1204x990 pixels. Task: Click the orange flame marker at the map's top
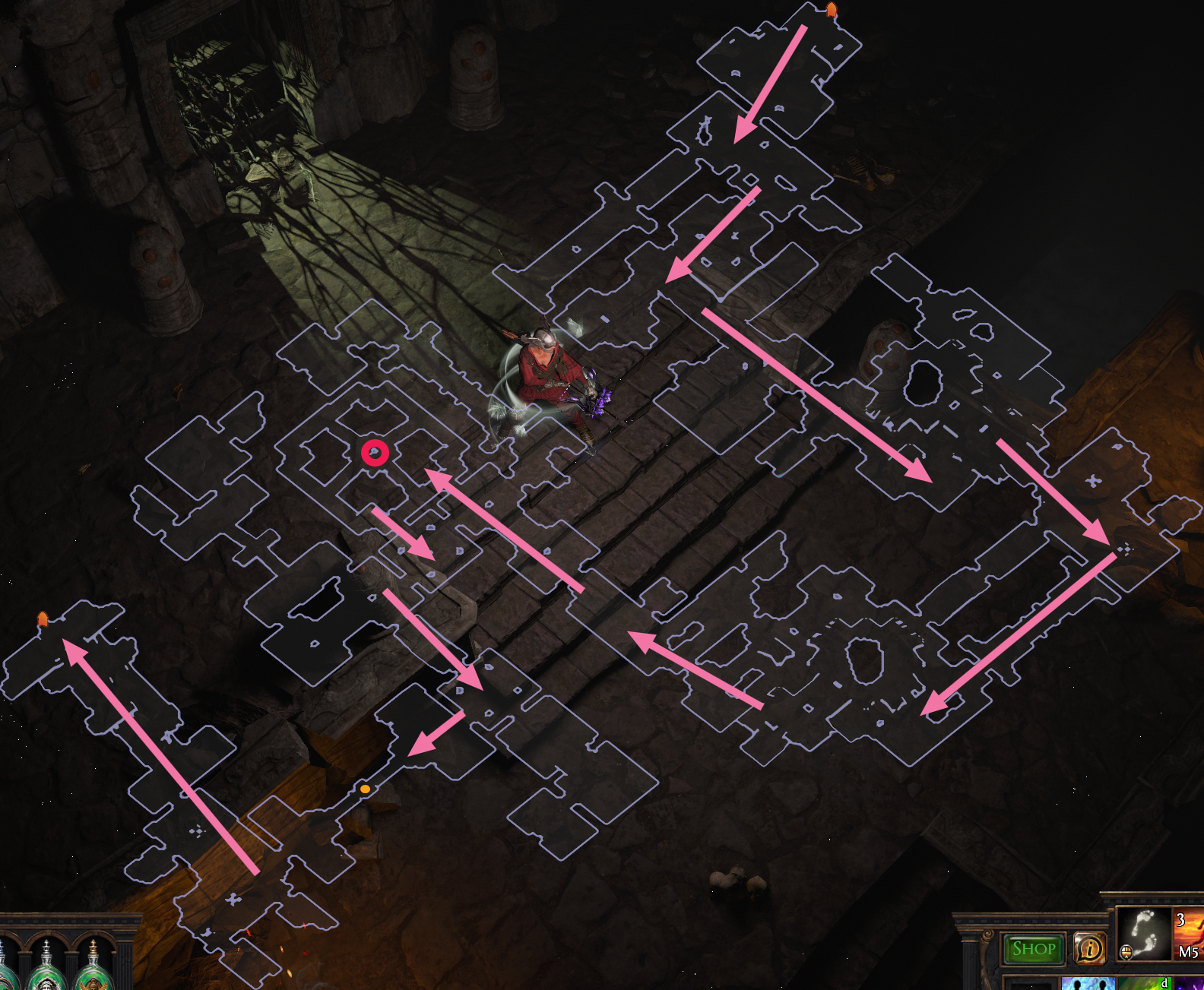832,9
